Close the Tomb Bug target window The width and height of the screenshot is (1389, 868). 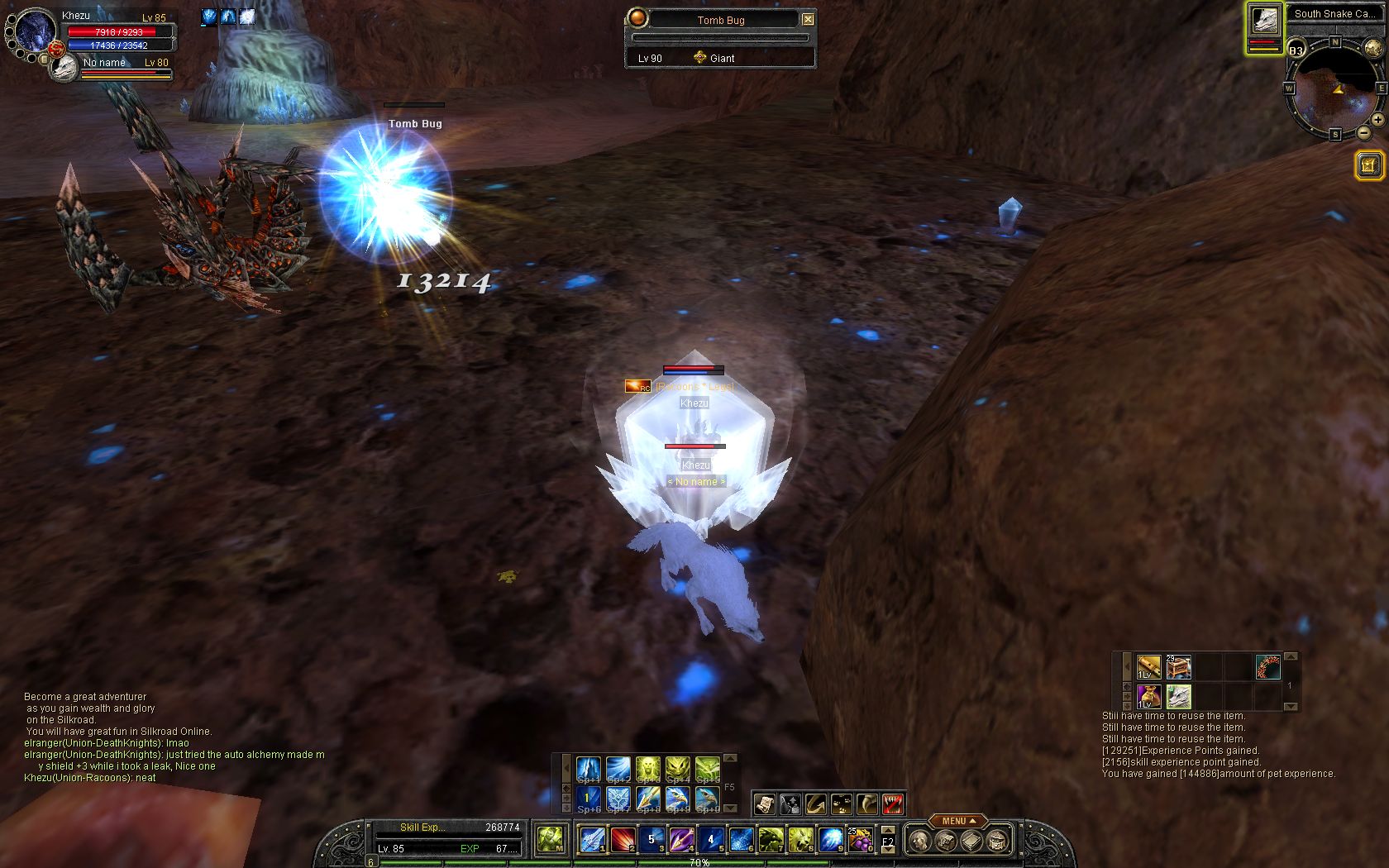pos(808,20)
